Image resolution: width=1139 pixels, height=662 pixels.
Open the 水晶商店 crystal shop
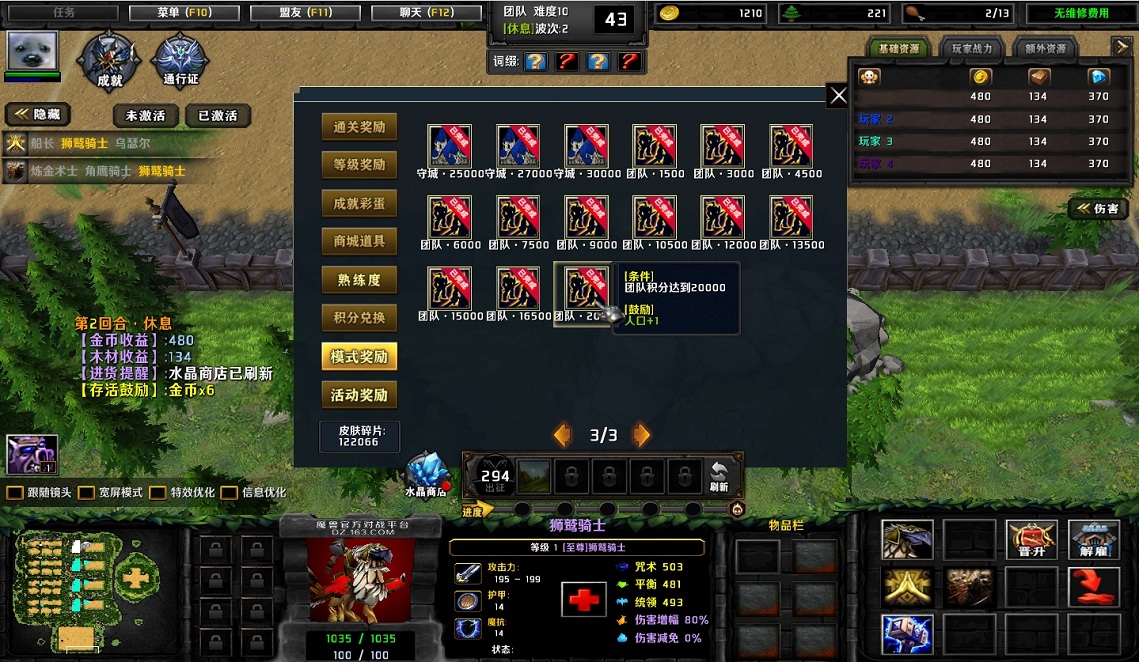pos(426,474)
